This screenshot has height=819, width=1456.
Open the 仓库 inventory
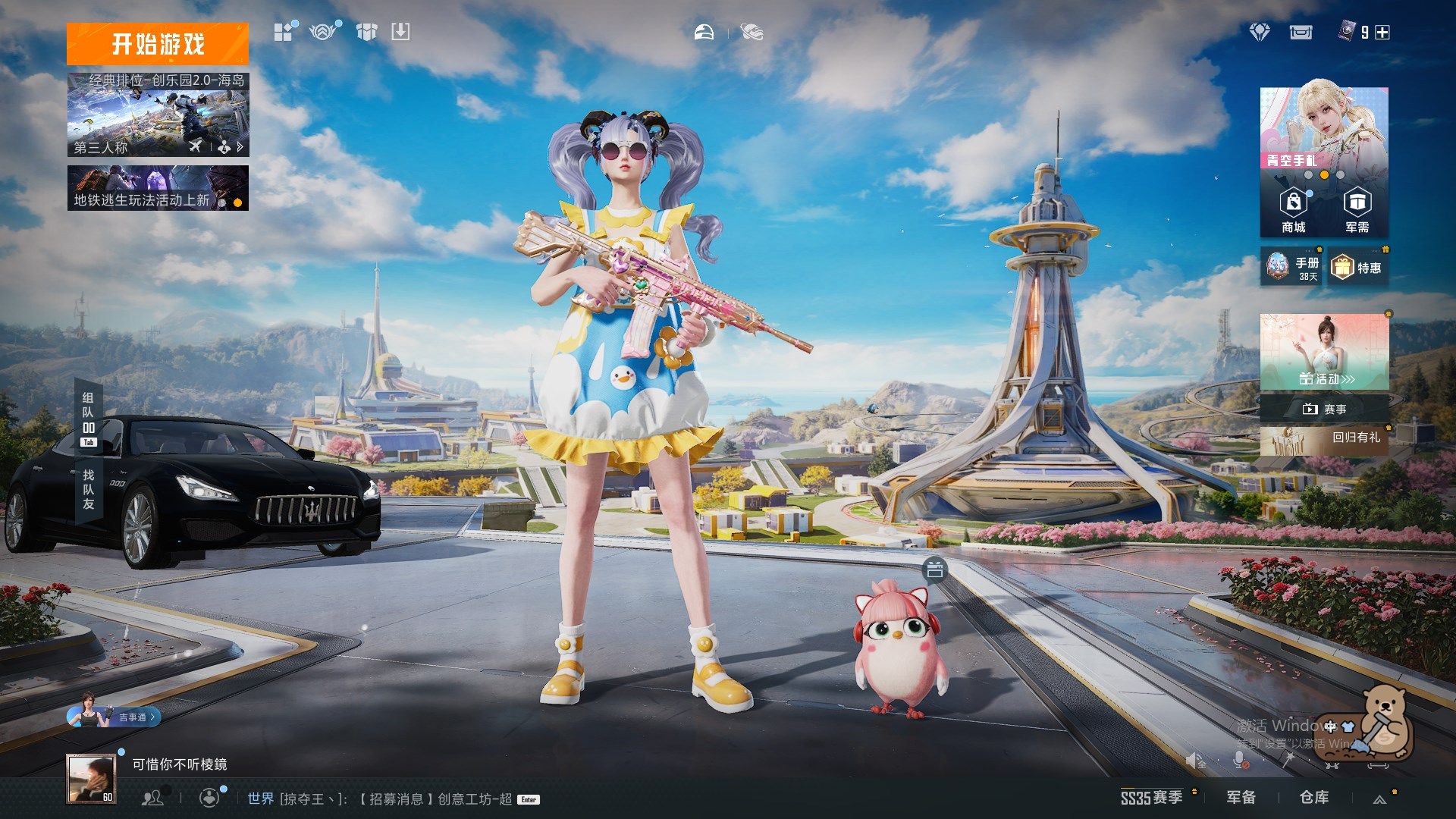1313,797
